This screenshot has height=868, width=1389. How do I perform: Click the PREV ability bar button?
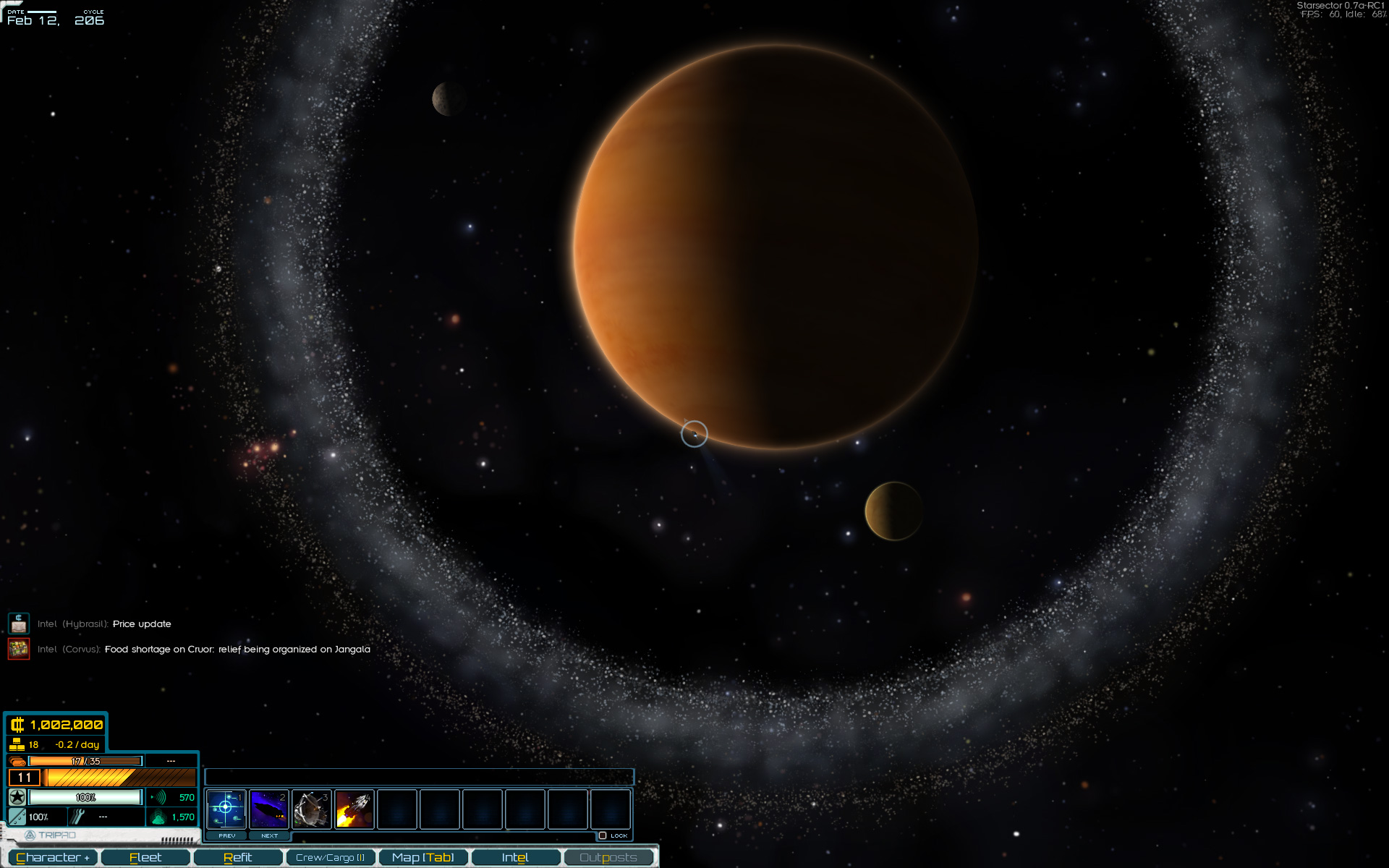226,835
